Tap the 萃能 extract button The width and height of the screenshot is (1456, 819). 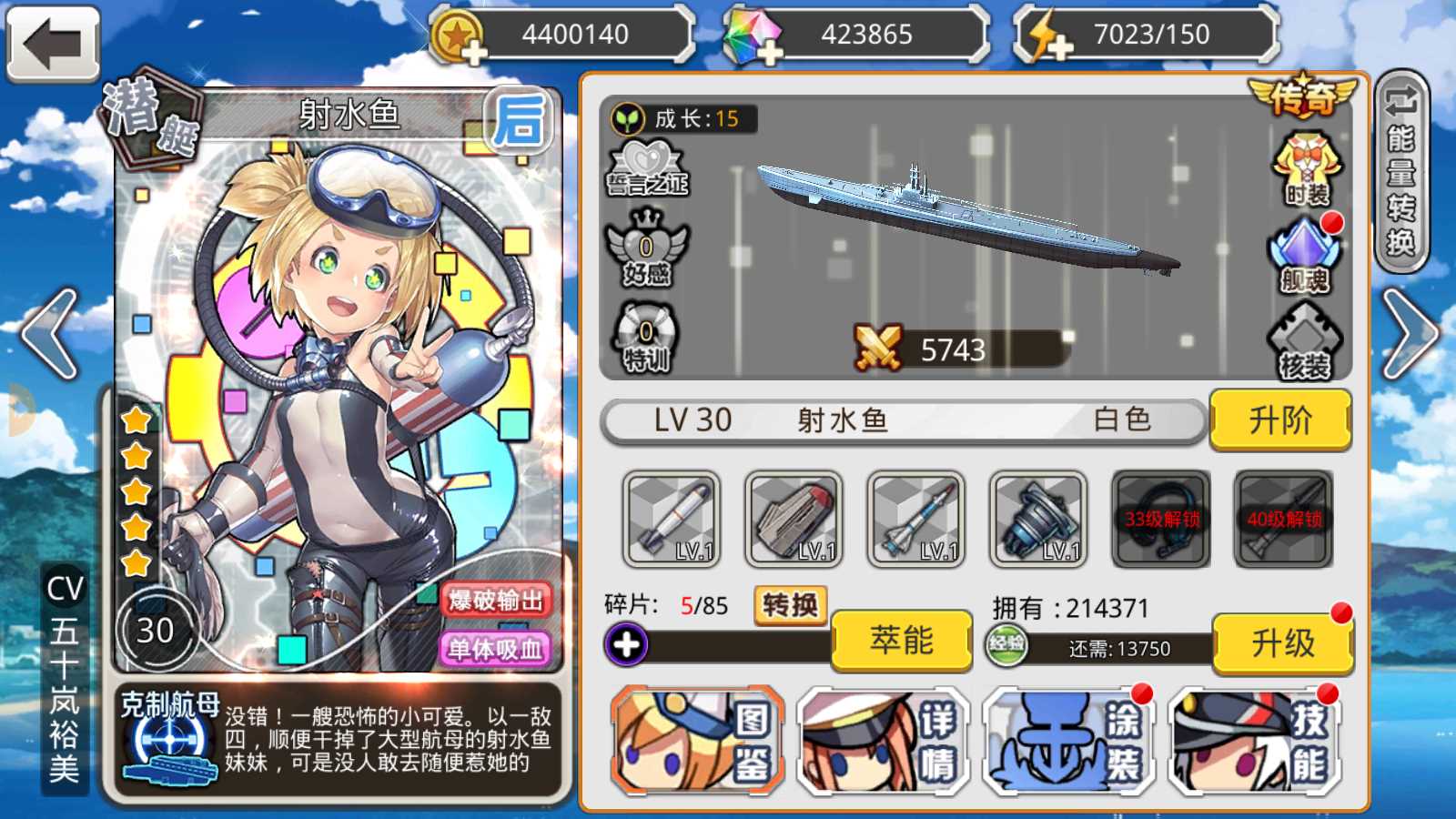901,641
